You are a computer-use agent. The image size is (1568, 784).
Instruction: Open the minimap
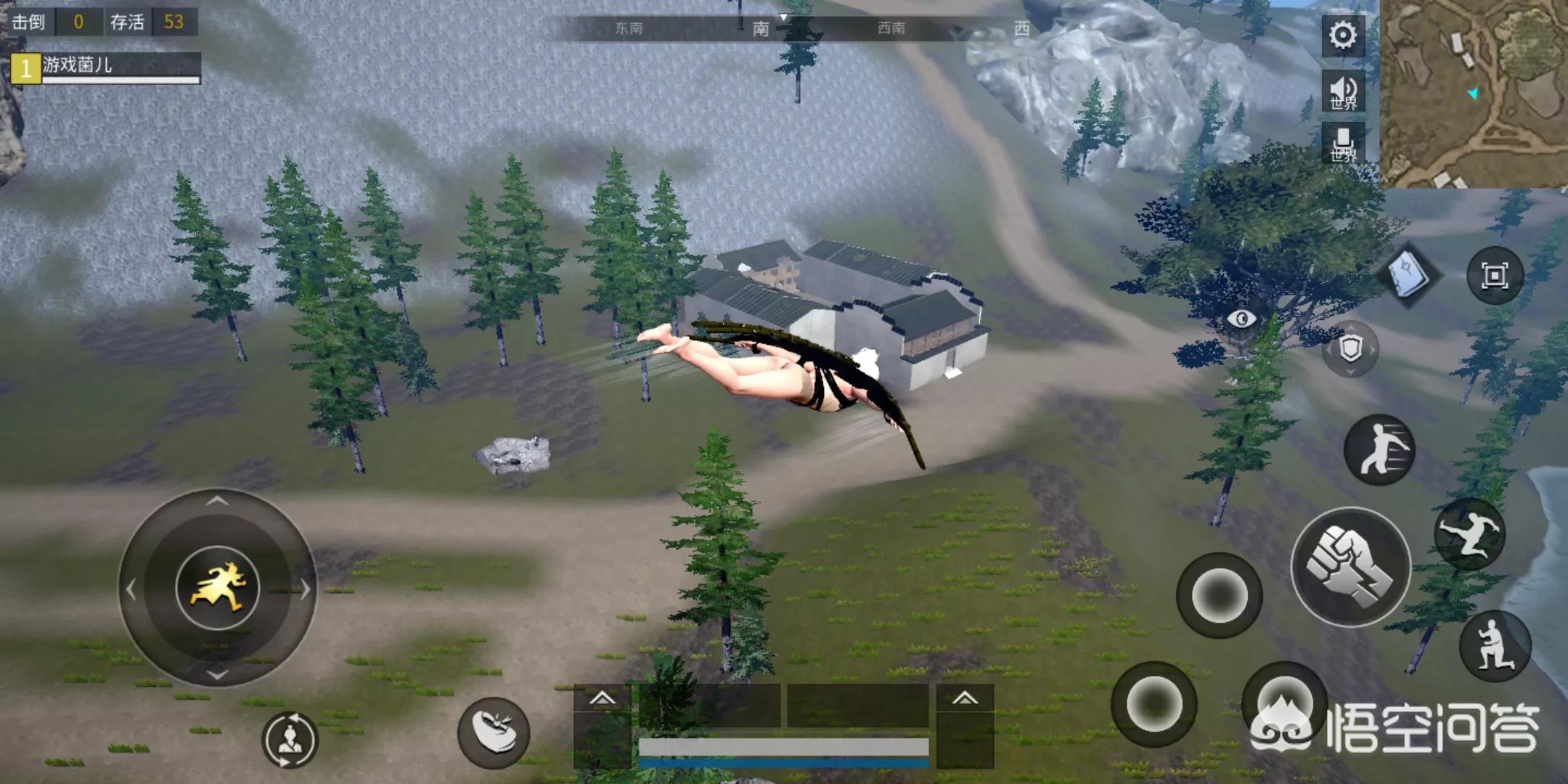tap(1474, 93)
